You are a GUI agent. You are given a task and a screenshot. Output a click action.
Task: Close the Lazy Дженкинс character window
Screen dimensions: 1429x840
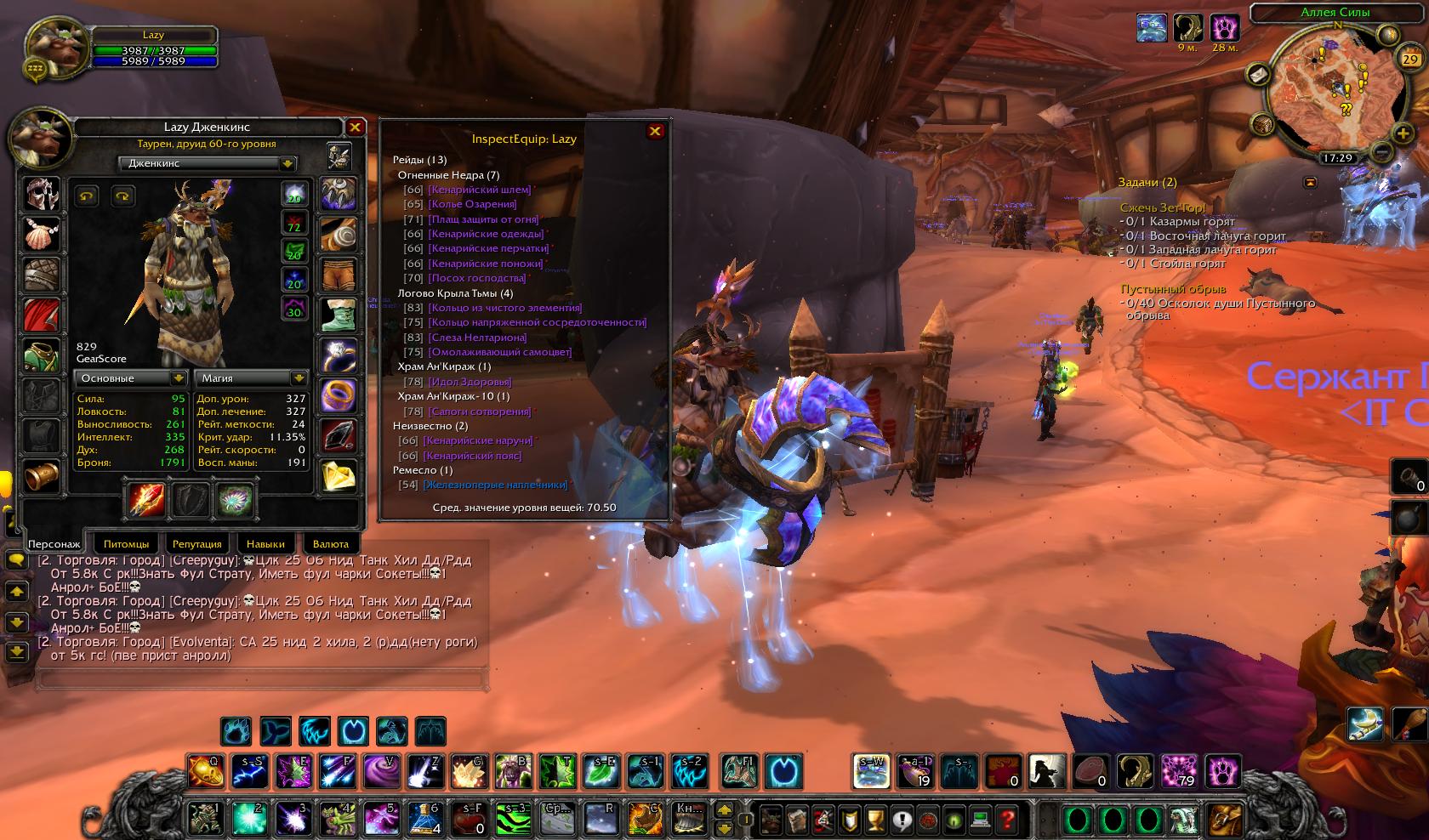tap(355, 128)
